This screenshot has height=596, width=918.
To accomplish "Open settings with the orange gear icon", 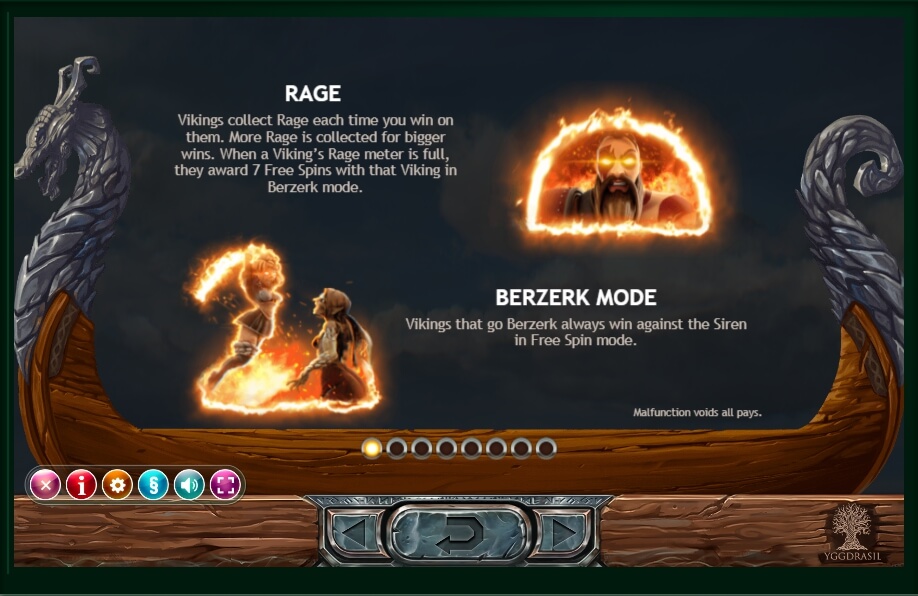I will [117, 486].
